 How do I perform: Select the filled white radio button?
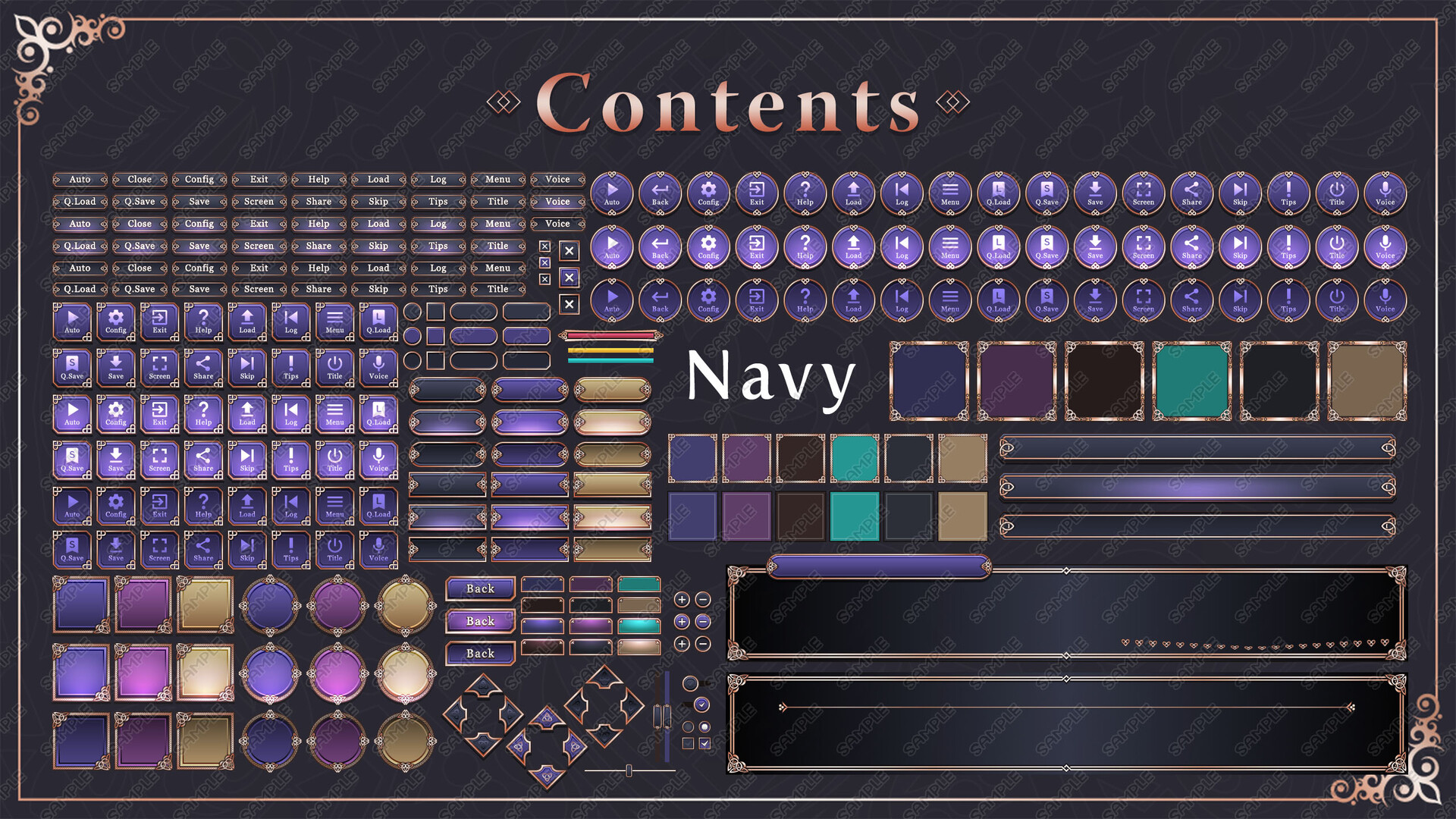[x=704, y=726]
